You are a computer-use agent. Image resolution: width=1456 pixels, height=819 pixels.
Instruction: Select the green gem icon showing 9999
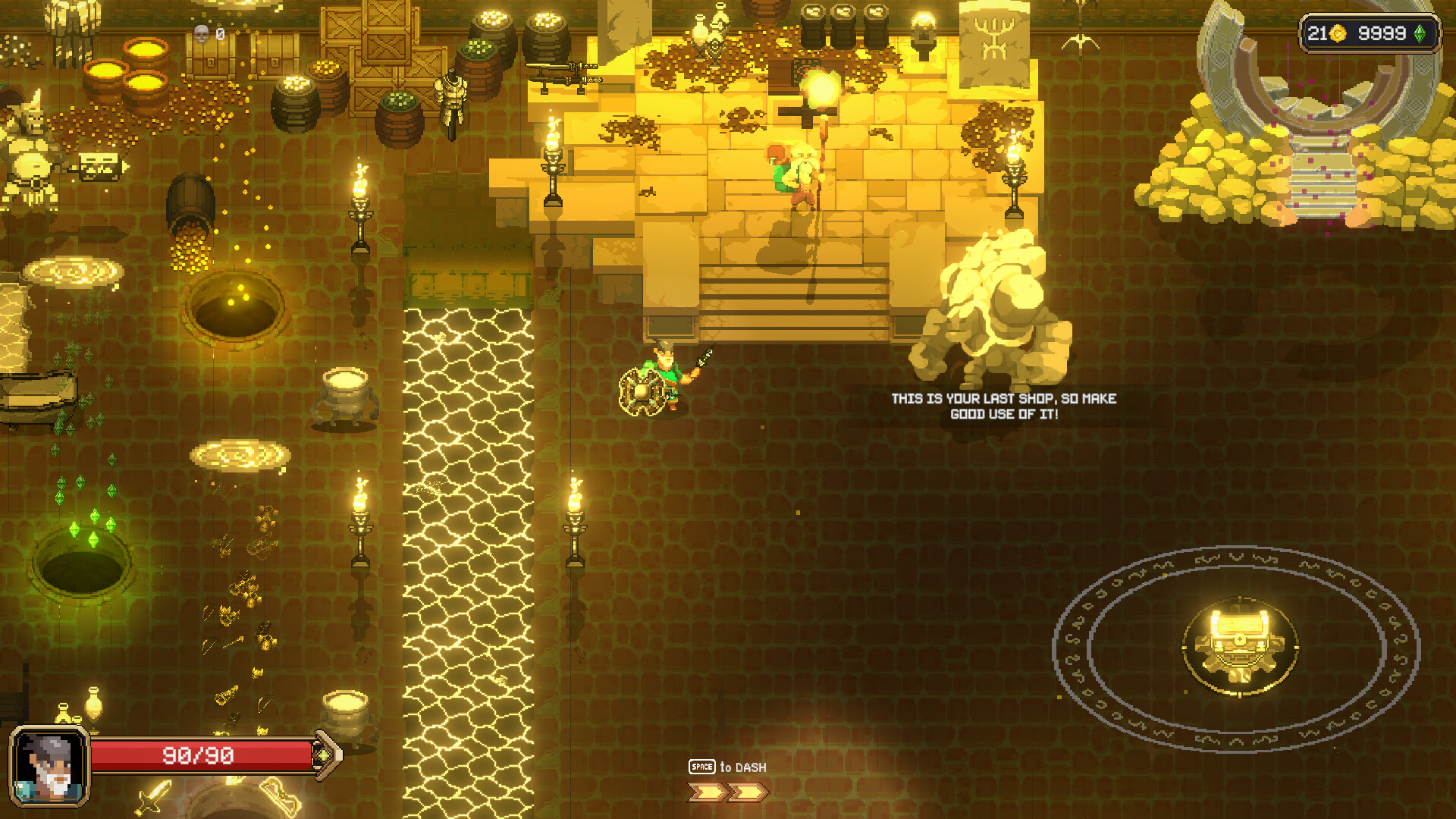point(1420,34)
